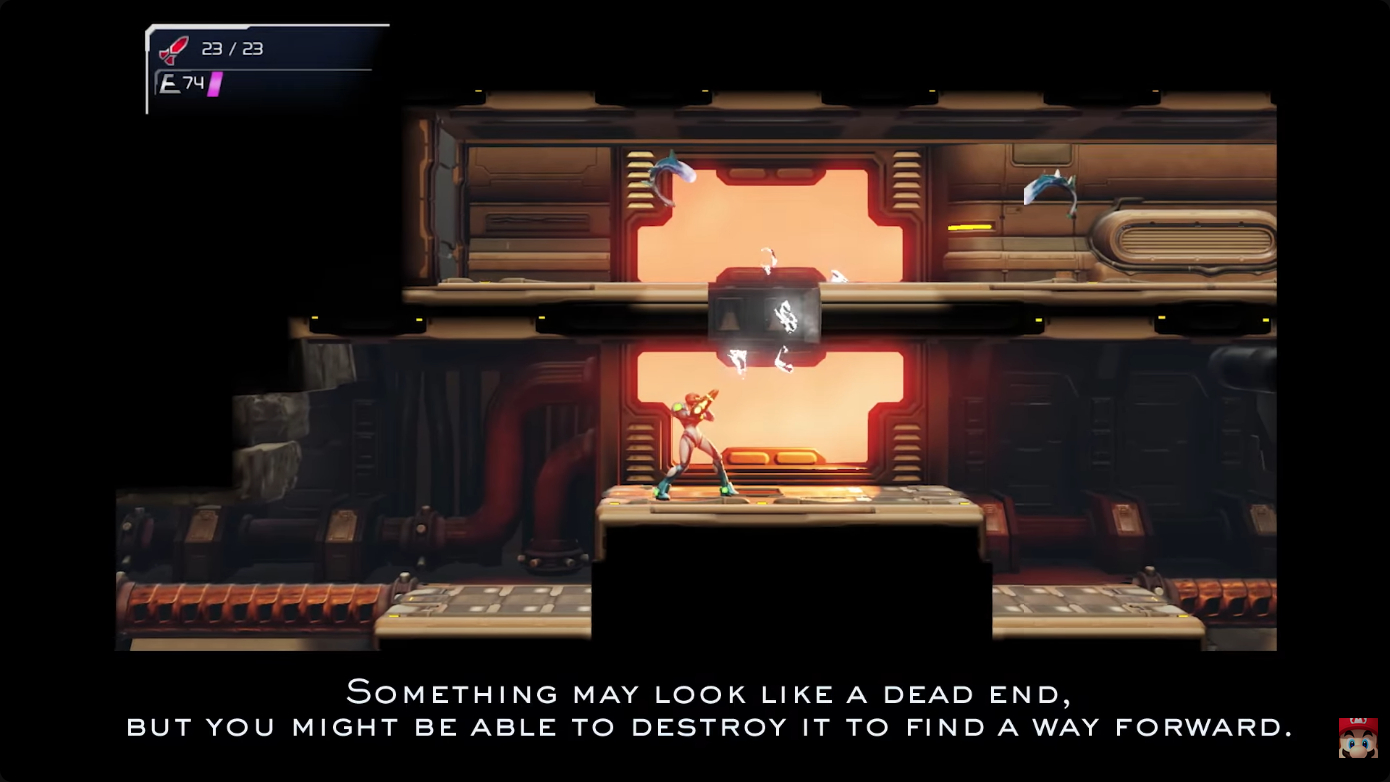Click the Mario channel watermark icon
The width and height of the screenshot is (1390, 782).
coord(1358,737)
